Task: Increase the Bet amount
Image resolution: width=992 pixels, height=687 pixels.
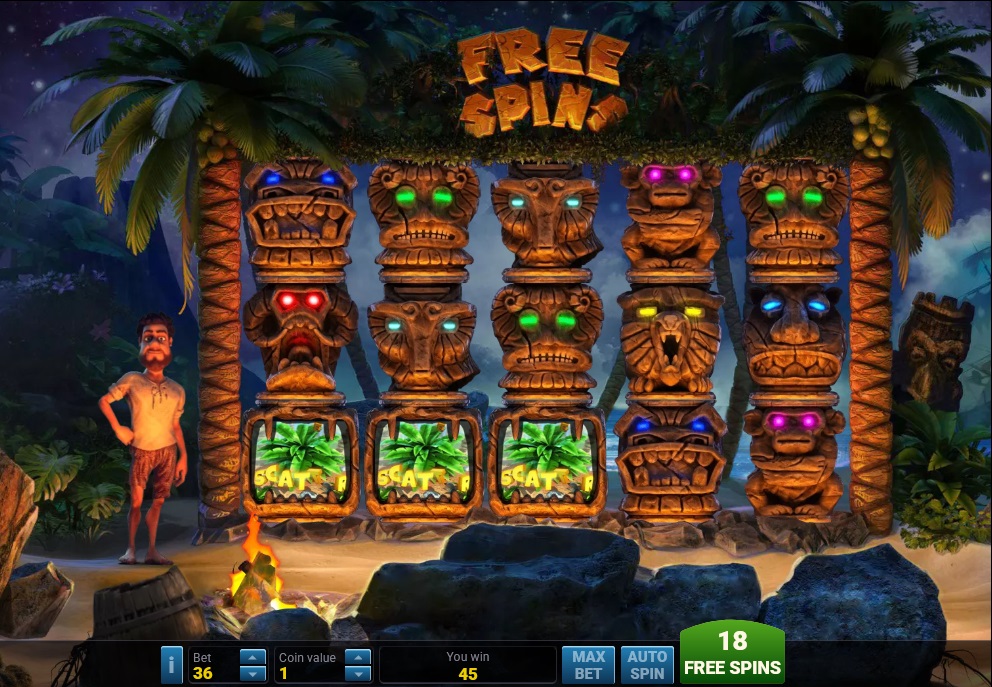Action: pyautogui.click(x=254, y=657)
